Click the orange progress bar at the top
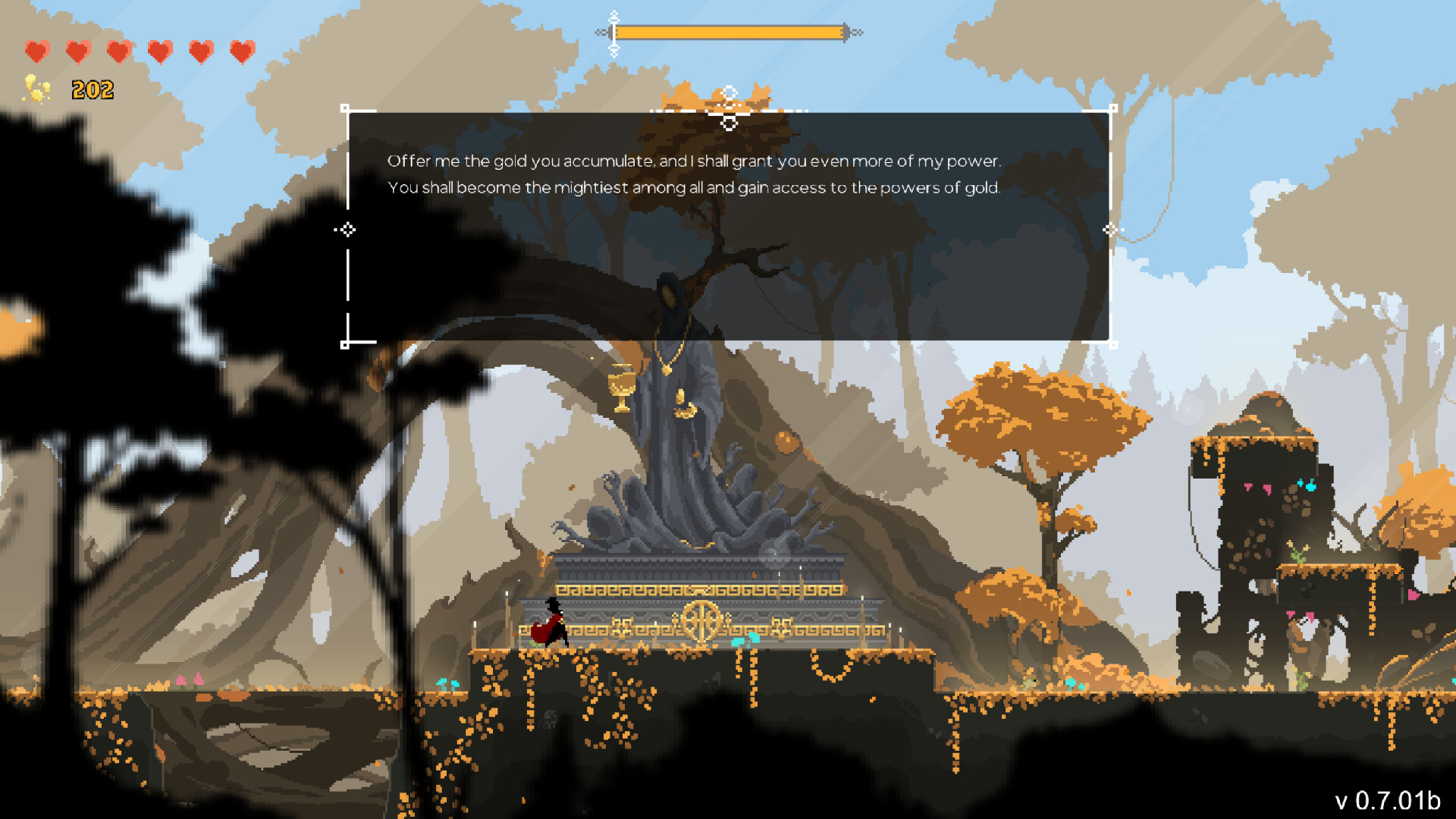 click(x=730, y=32)
